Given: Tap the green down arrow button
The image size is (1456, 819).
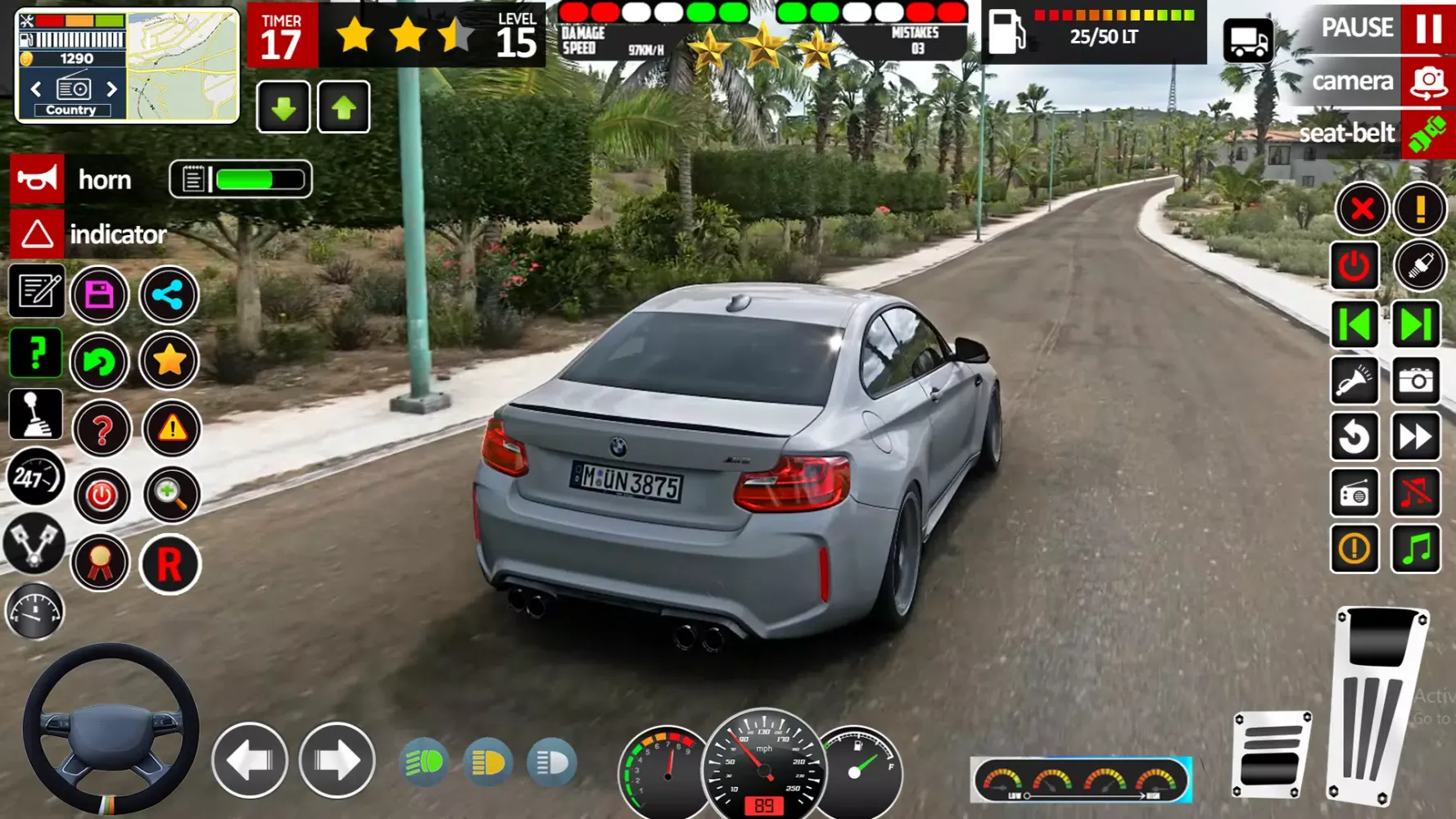Looking at the screenshot, I should pos(283,107).
